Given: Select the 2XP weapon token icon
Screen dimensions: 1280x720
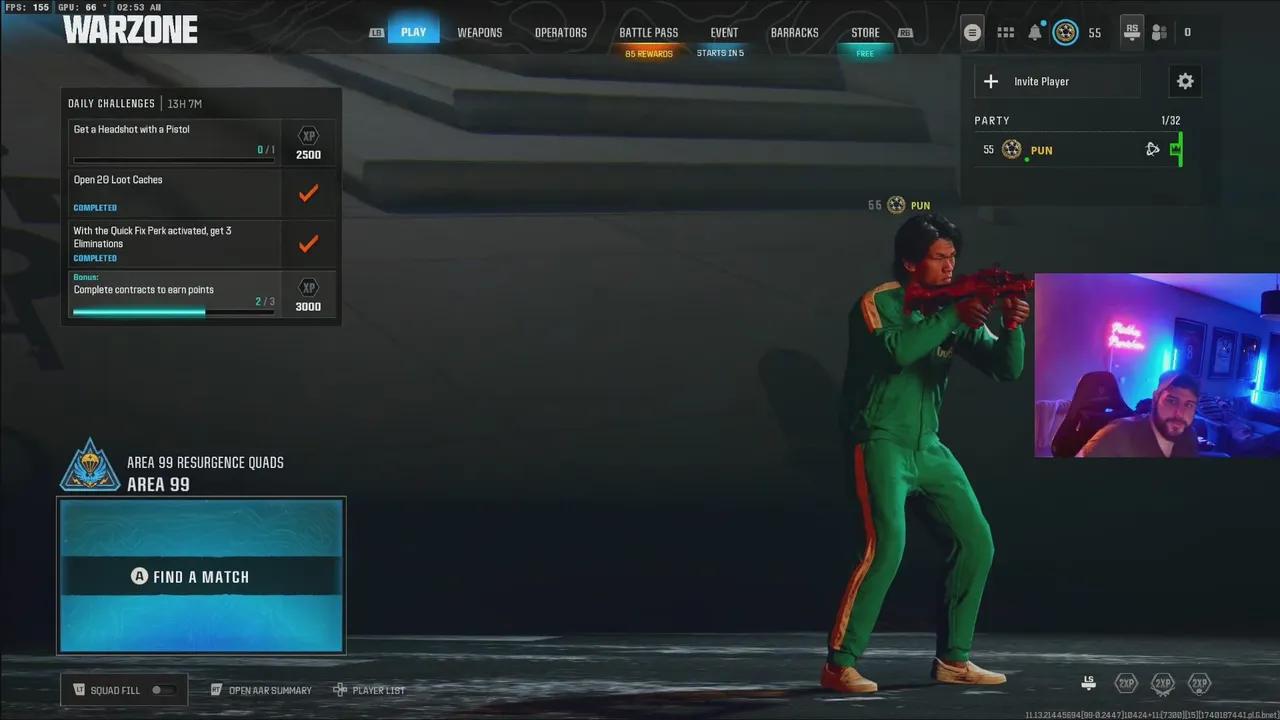Looking at the screenshot, I should [x=1163, y=683].
